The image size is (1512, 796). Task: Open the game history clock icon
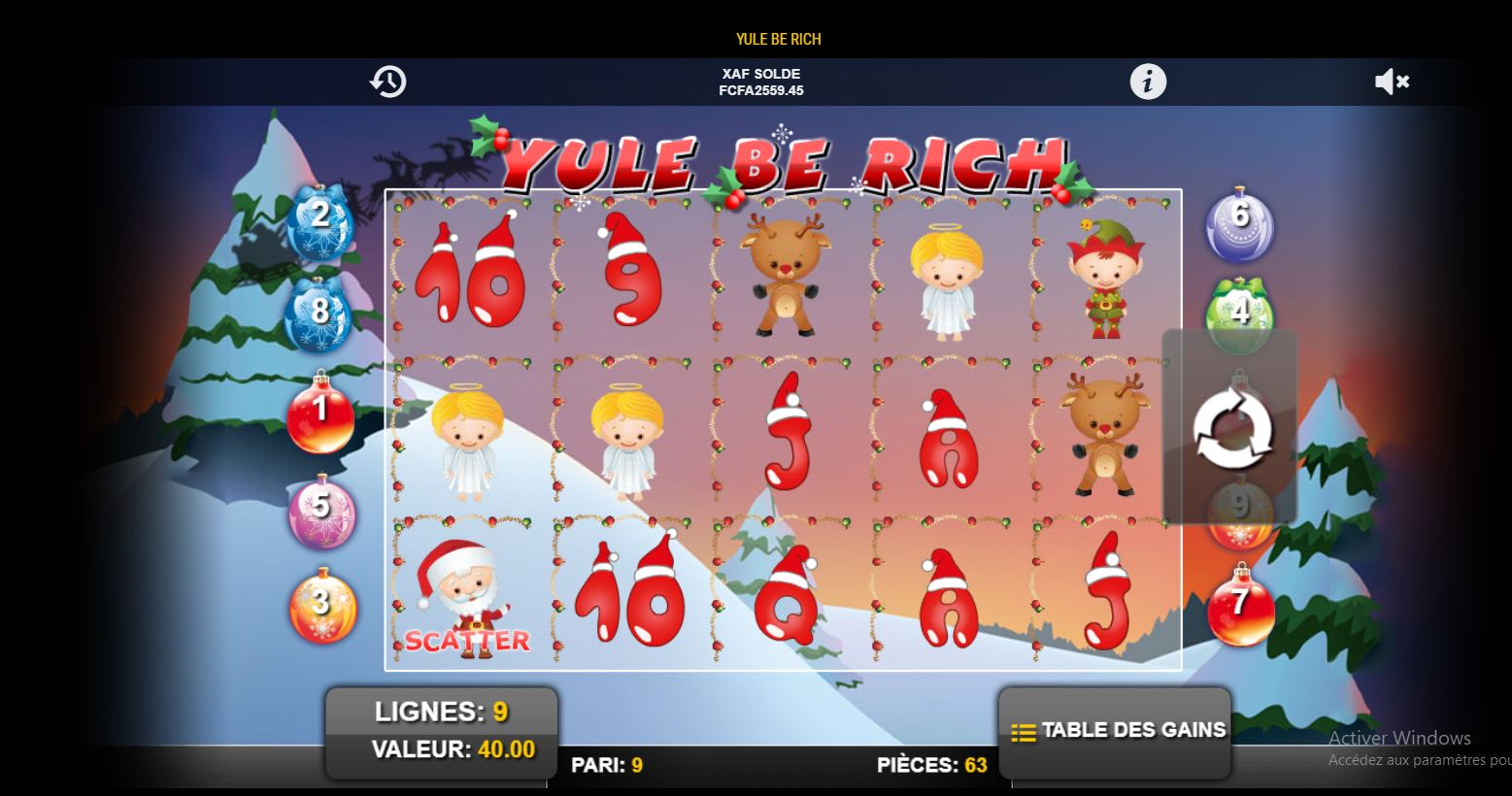[387, 82]
